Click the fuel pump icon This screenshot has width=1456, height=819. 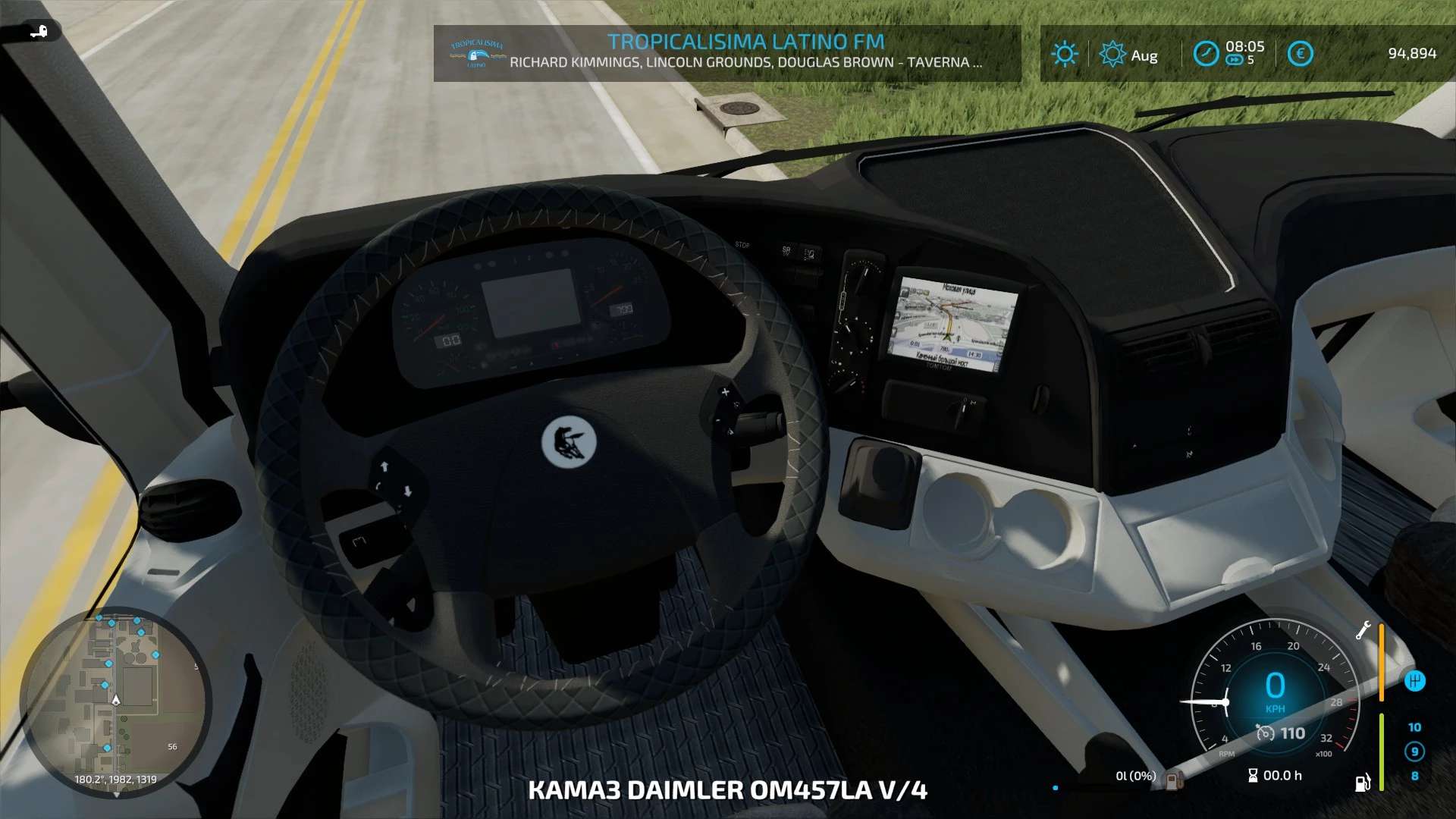tap(1363, 782)
